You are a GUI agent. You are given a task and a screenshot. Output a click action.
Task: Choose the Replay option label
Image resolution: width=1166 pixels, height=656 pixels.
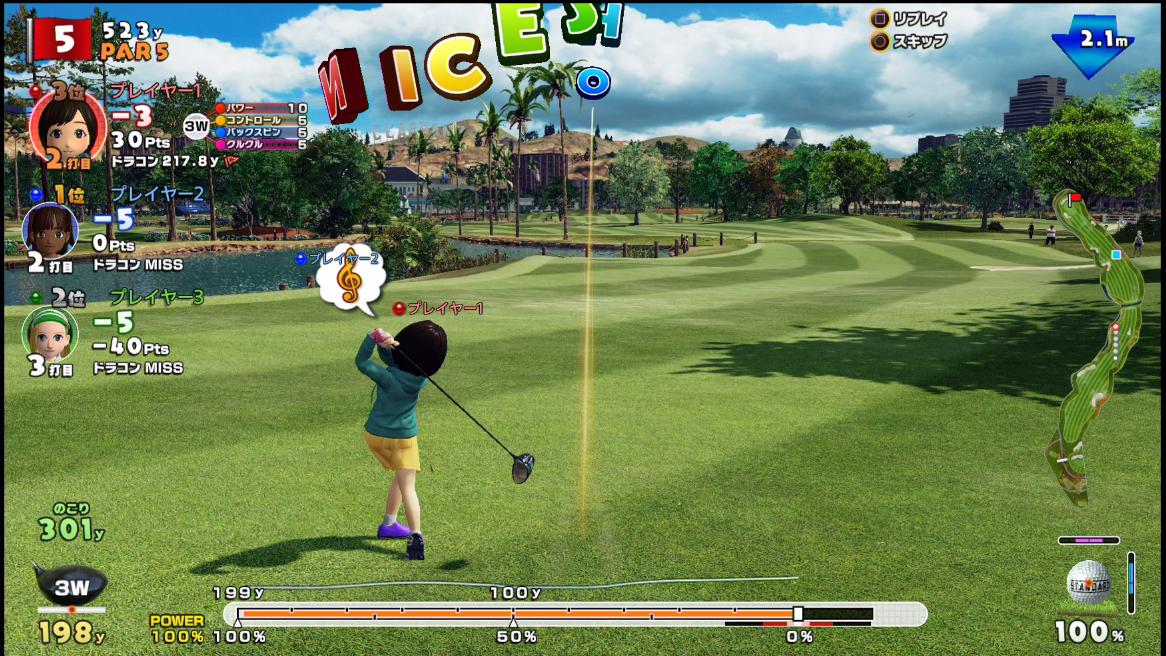920,18
